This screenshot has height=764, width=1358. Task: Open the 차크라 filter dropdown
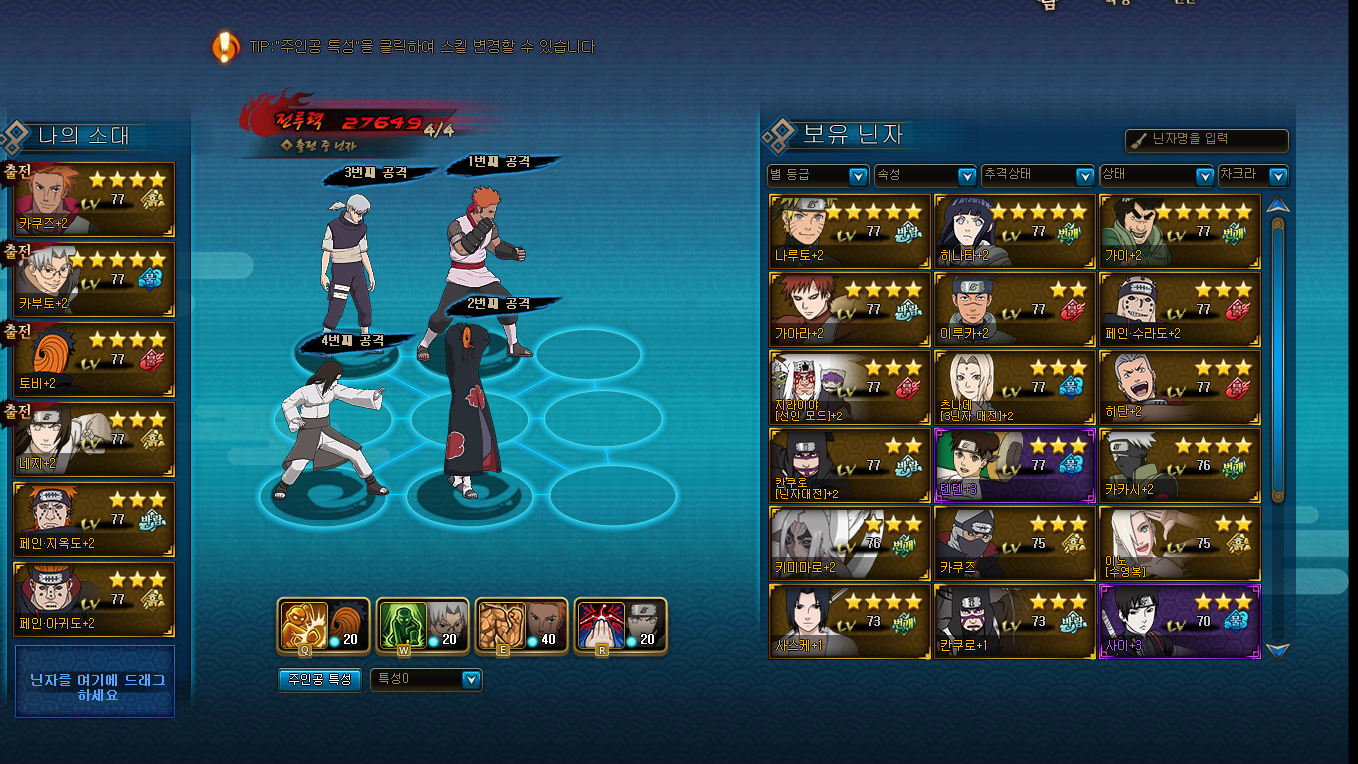(x=1252, y=176)
